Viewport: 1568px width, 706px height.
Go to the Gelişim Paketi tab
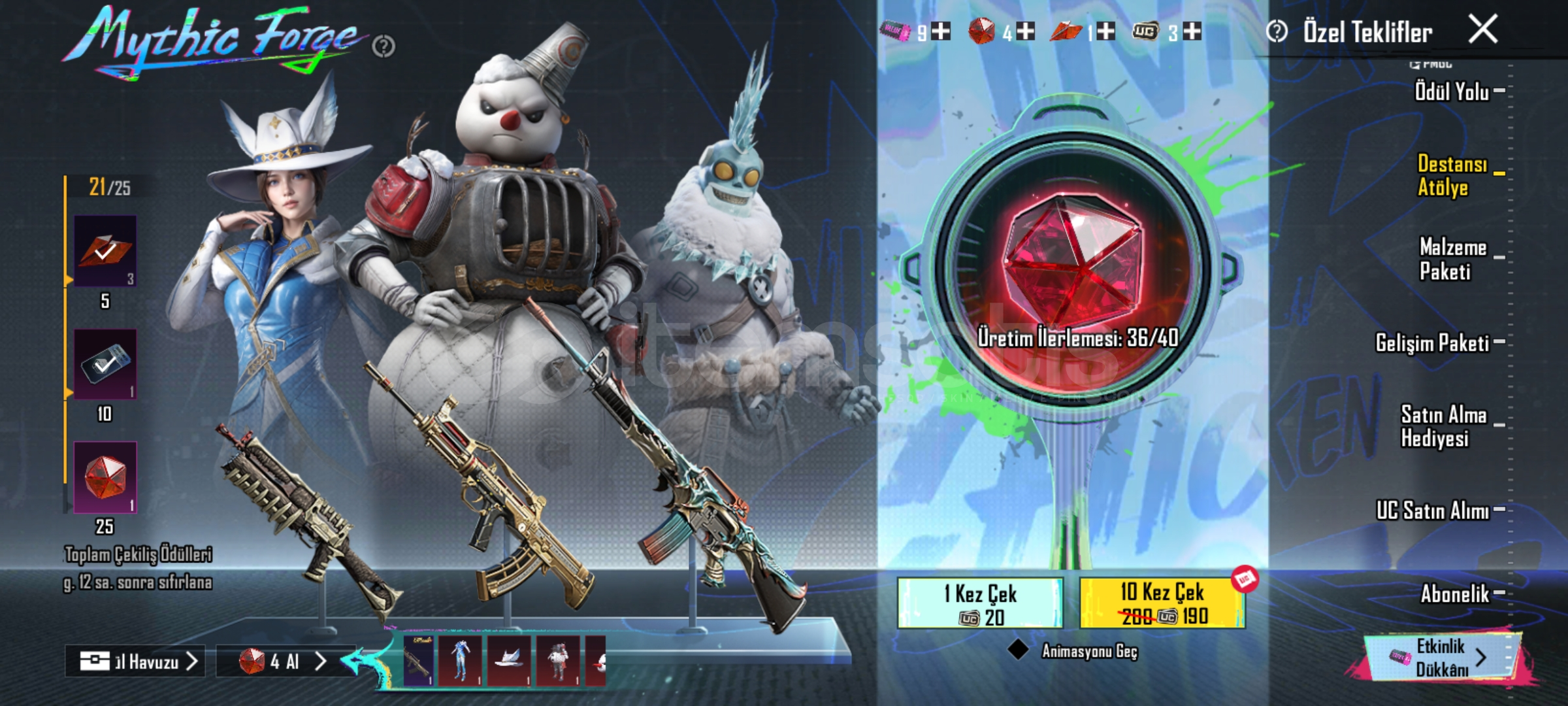click(x=1432, y=343)
